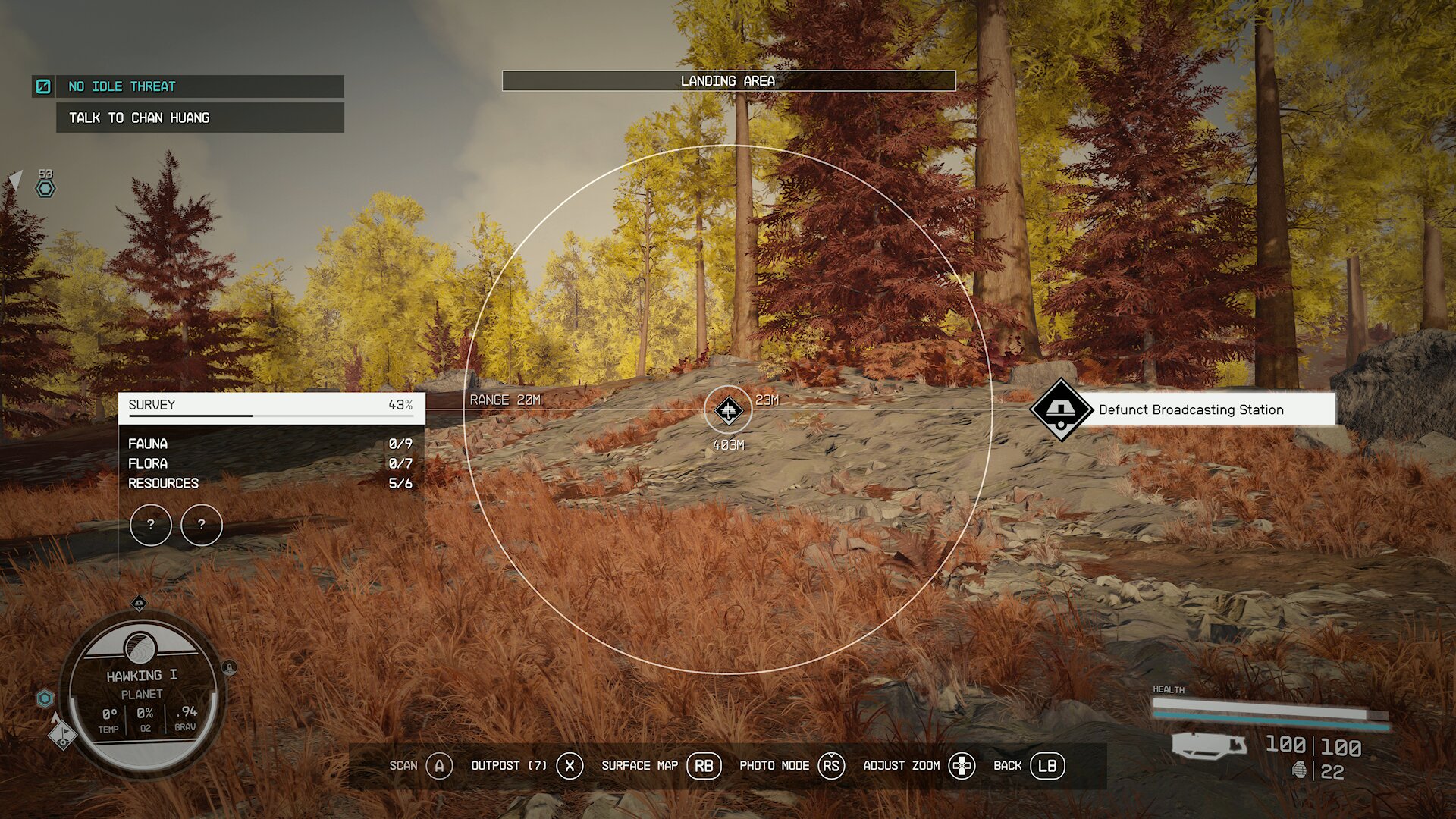The width and height of the screenshot is (1456, 819).
Task: Click the Back option in the bottom bar
Action: point(1028,766)
